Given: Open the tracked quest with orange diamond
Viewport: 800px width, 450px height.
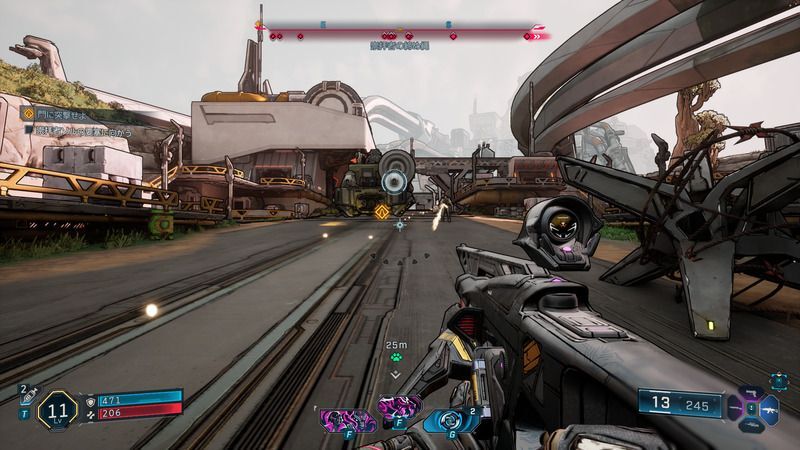Looking at the screenshot, I should point(28,114).
